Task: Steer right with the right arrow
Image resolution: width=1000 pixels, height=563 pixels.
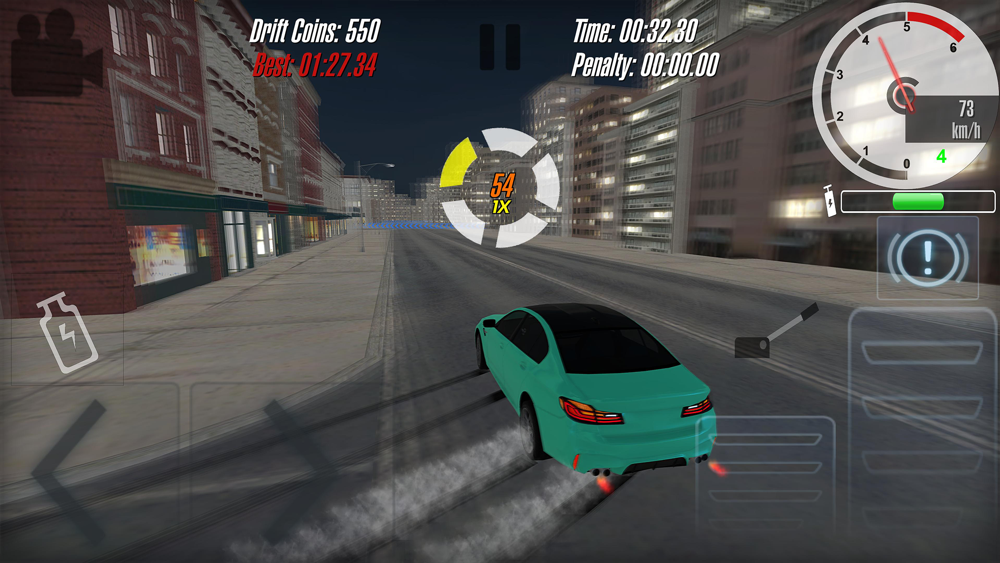Action: 297,468
